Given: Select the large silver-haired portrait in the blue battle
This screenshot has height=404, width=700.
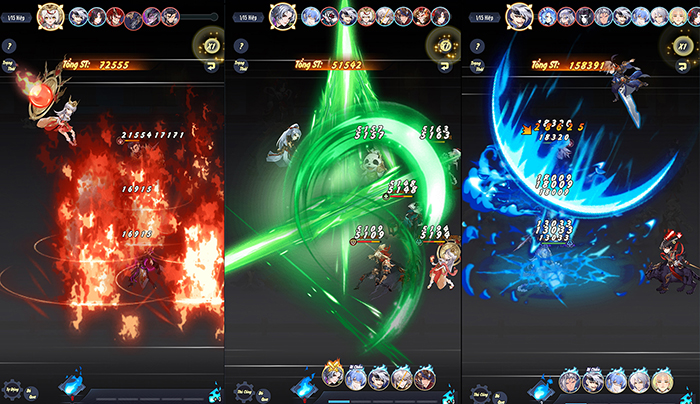Looking at the screenshot, I should [517, 15].
